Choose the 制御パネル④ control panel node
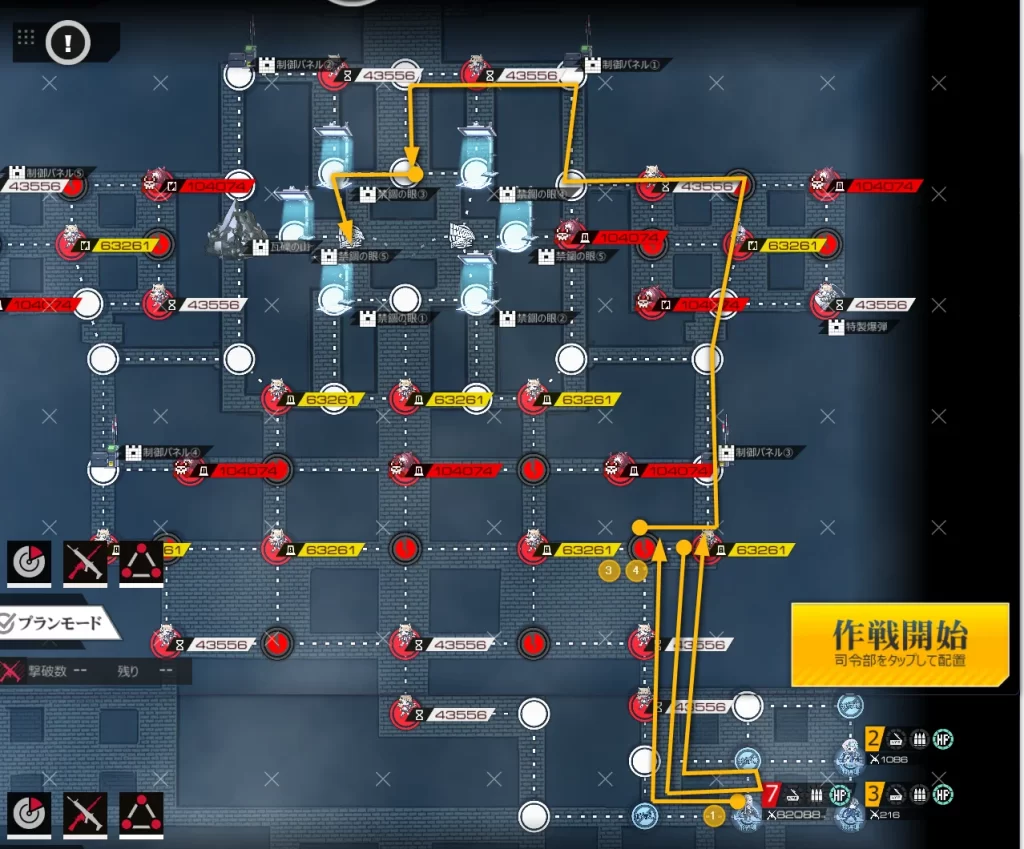 coord(102,468)
